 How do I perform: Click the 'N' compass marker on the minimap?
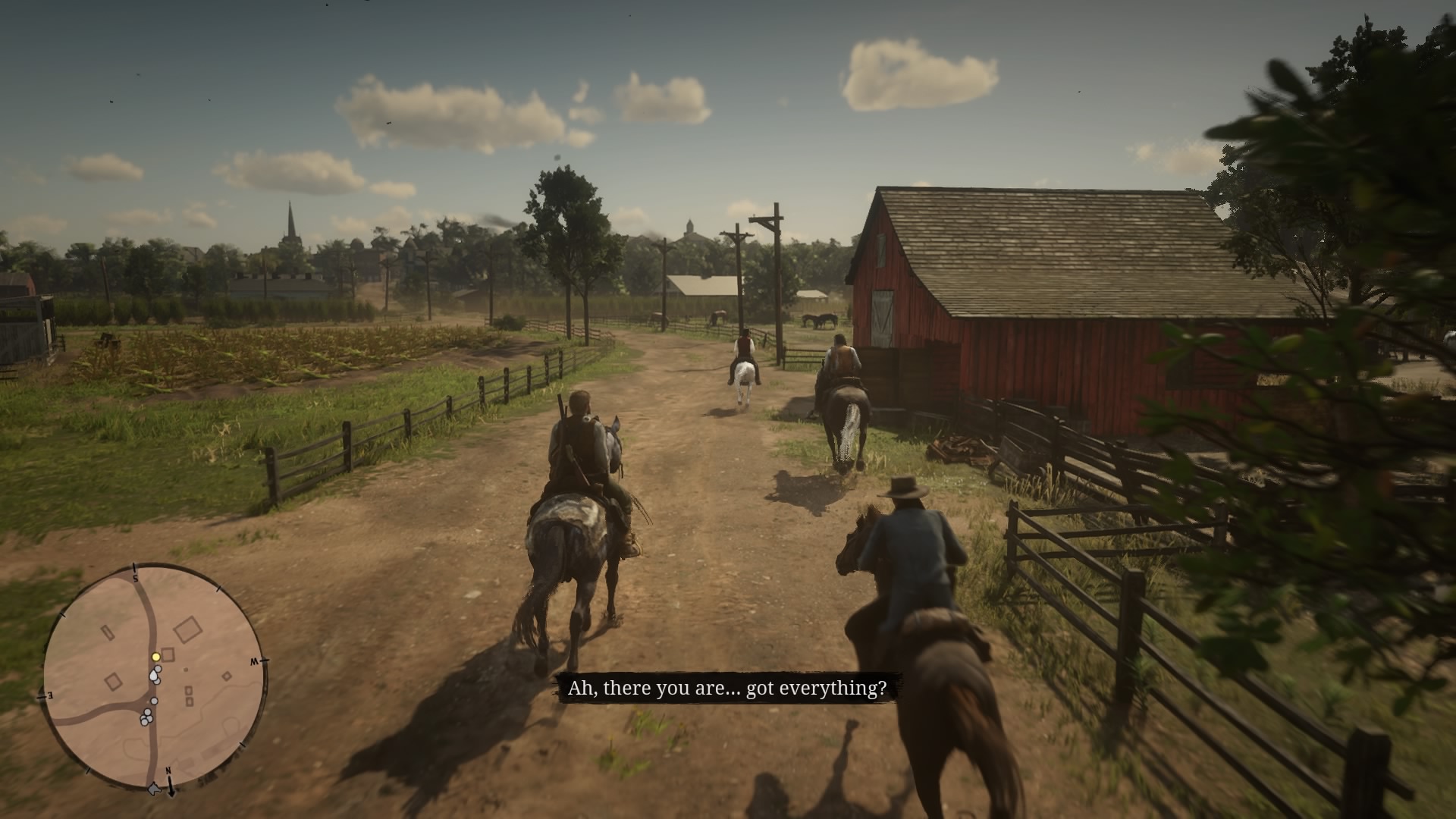point(168,770)
